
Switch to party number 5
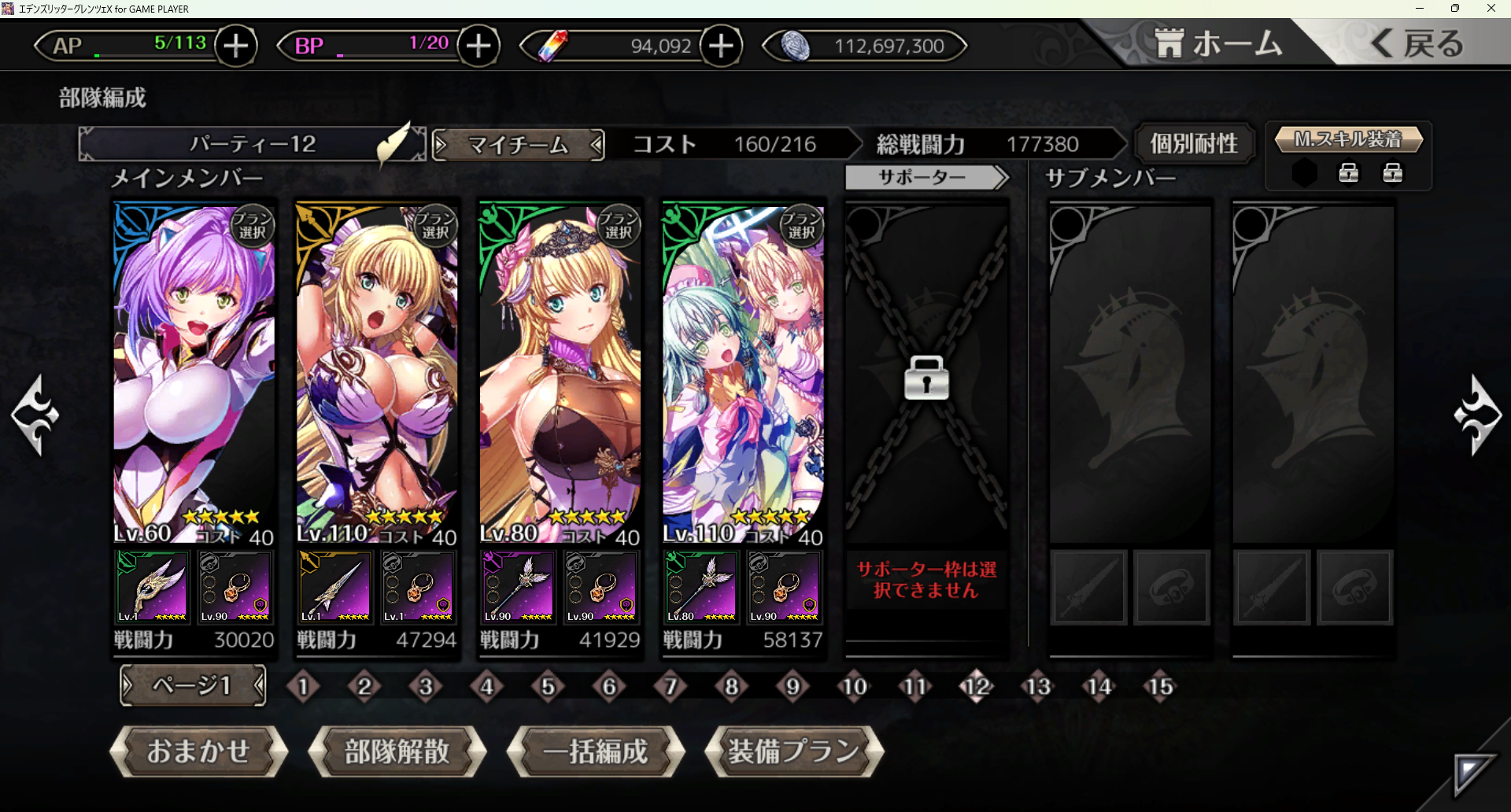[548, 687]
